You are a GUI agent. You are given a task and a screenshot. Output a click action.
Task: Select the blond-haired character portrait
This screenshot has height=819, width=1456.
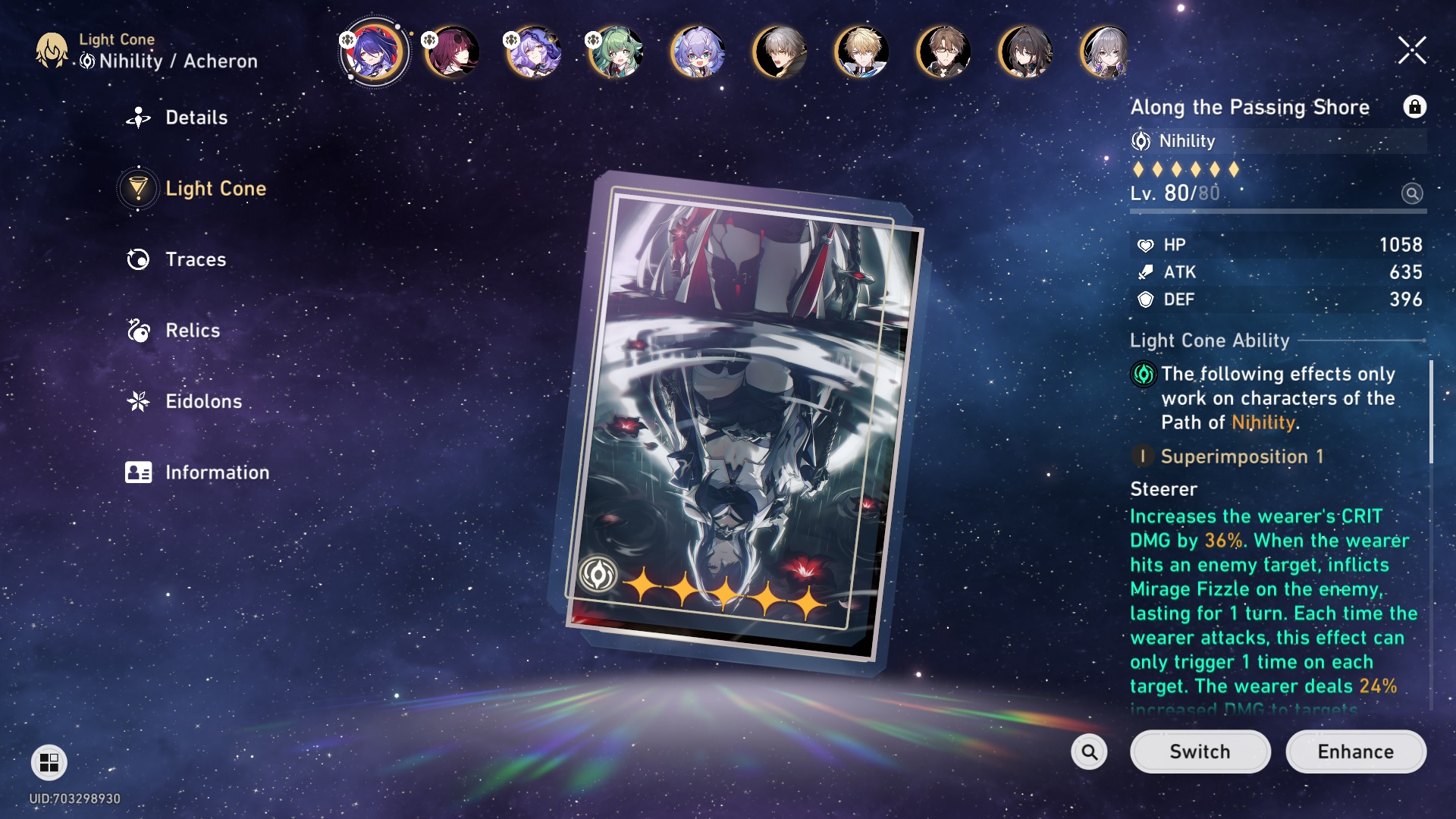coord(861,52)
